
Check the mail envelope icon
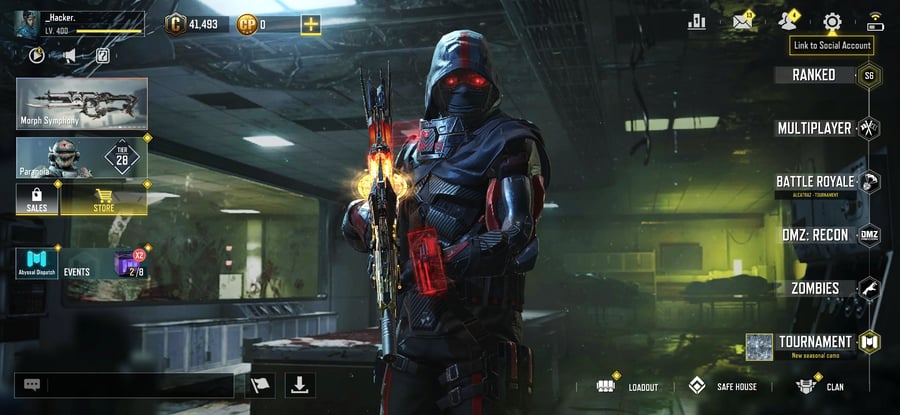[742, 22]
